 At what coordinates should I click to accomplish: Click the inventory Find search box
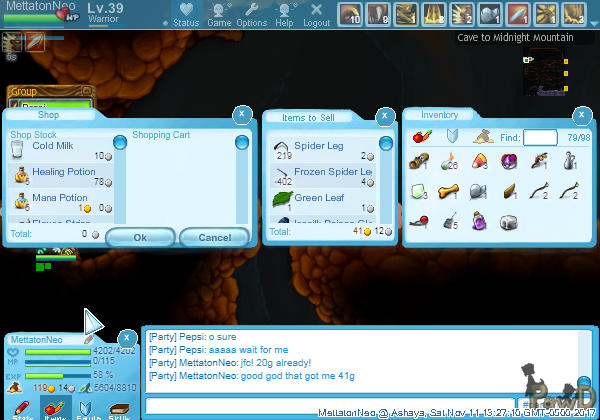click(x=540, y=137)
